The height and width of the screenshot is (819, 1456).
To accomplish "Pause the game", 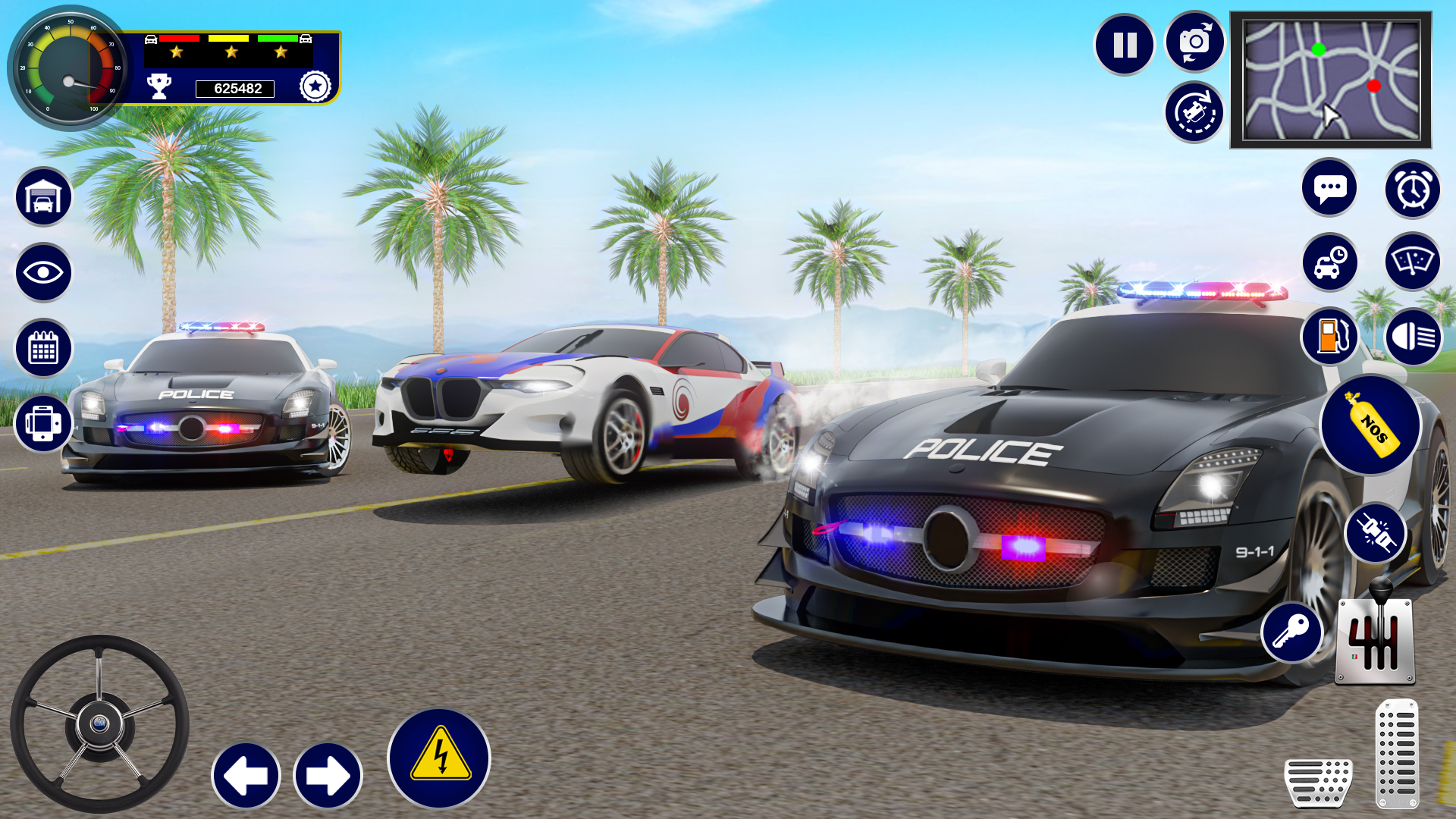I will [x=1125, y=44].
